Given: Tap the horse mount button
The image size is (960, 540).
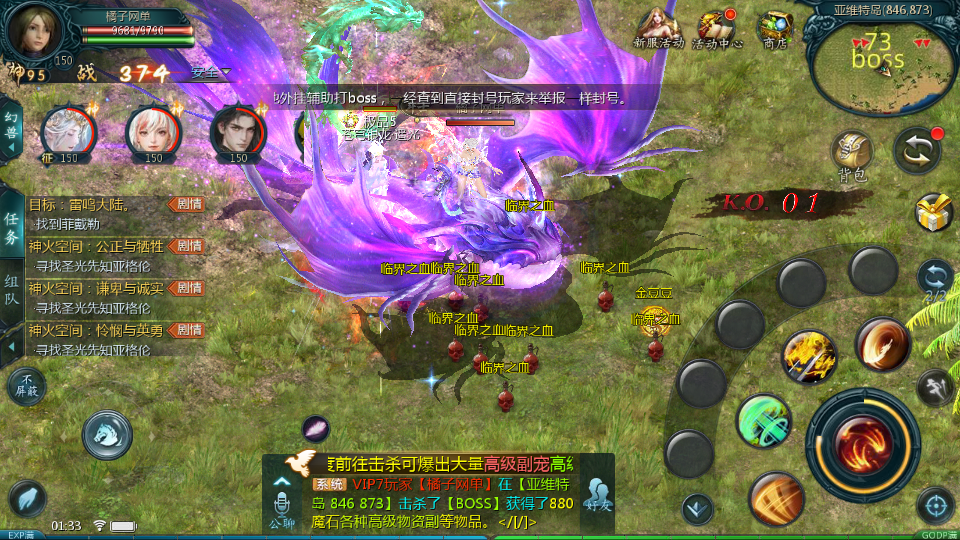Looking at the screenshot, I should point(107,433).
